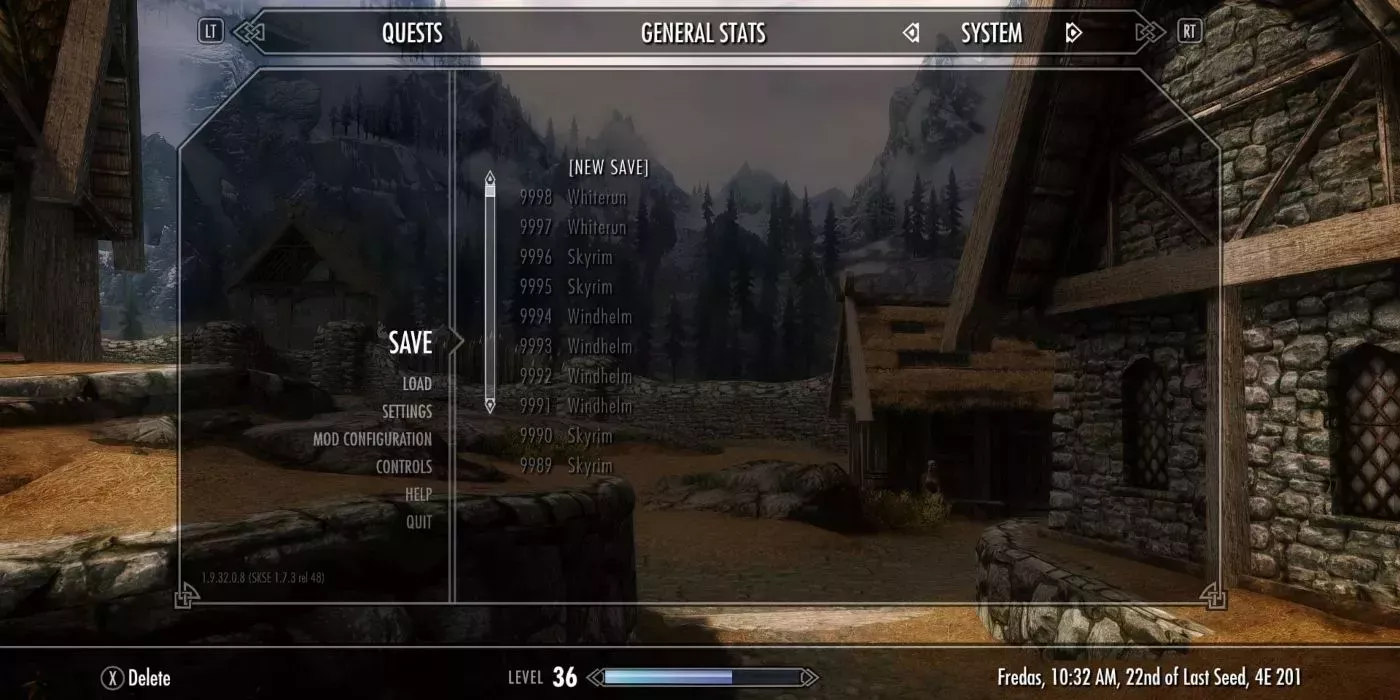Choose save 9989 Skyrim
Screen dimensions: 1400x700
(x=566, y=466)
